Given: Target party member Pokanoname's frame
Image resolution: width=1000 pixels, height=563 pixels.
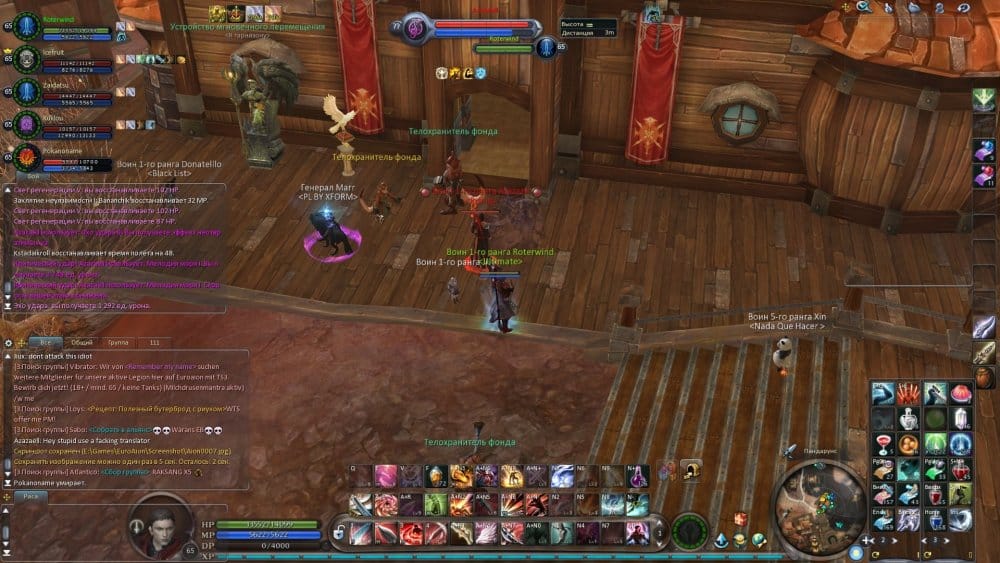Looking at the screenshot, I should [x=62, y=159].
